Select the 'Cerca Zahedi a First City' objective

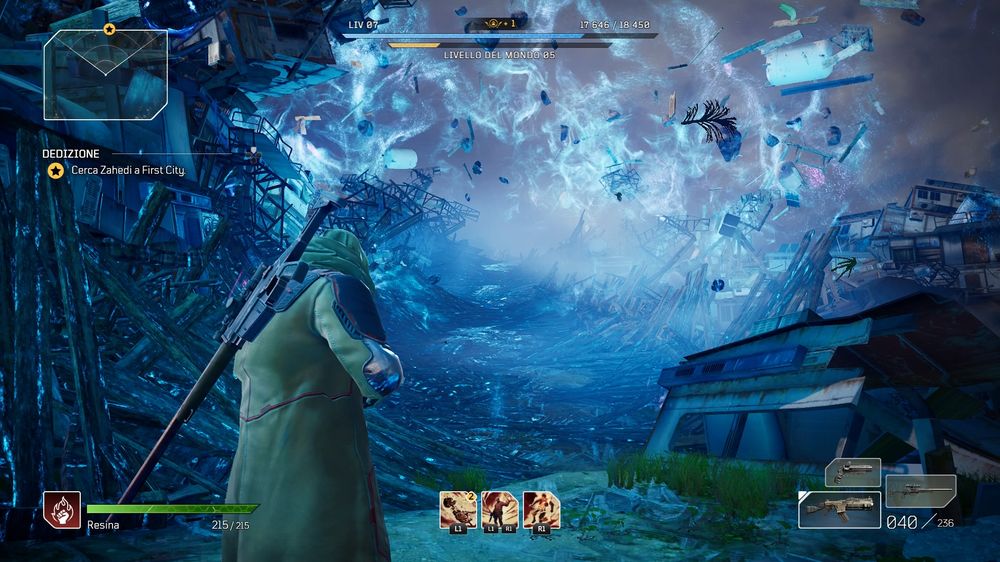[x=128, y=171]
